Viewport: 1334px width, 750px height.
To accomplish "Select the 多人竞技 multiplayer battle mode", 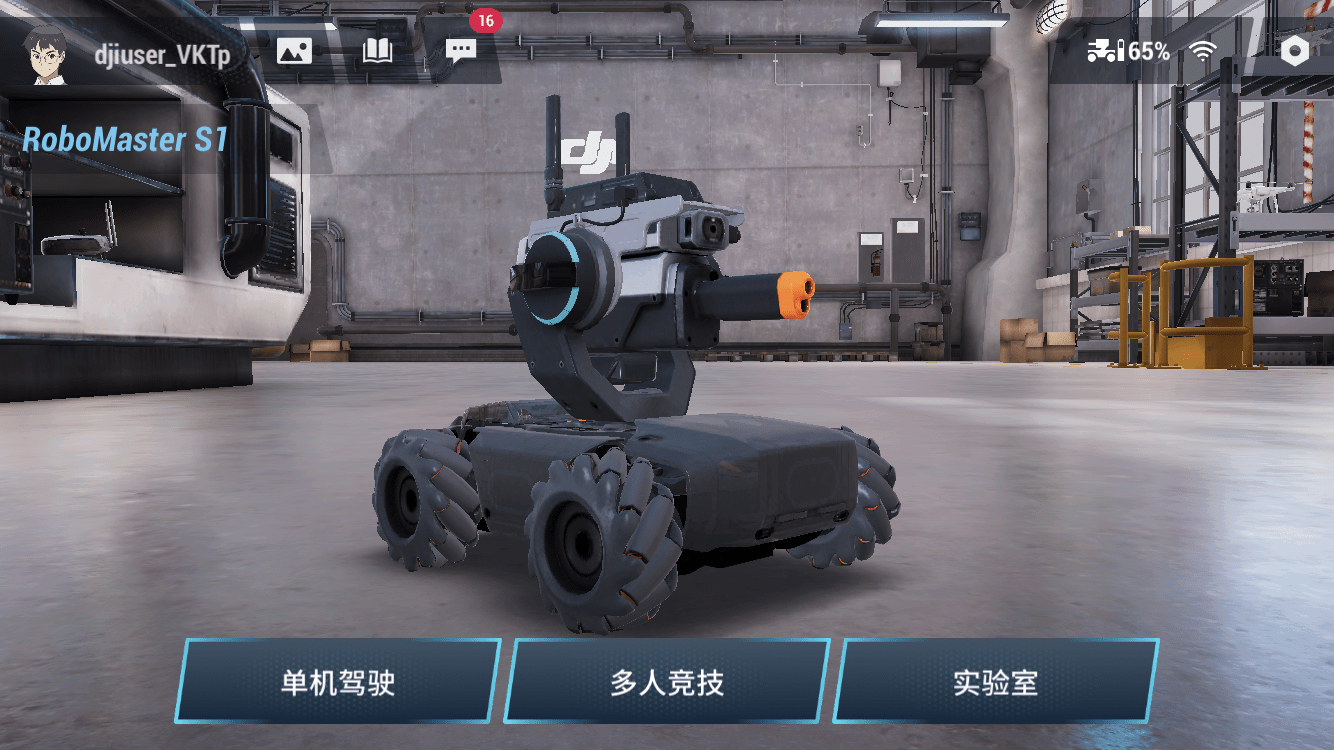I will click(666, 682).
